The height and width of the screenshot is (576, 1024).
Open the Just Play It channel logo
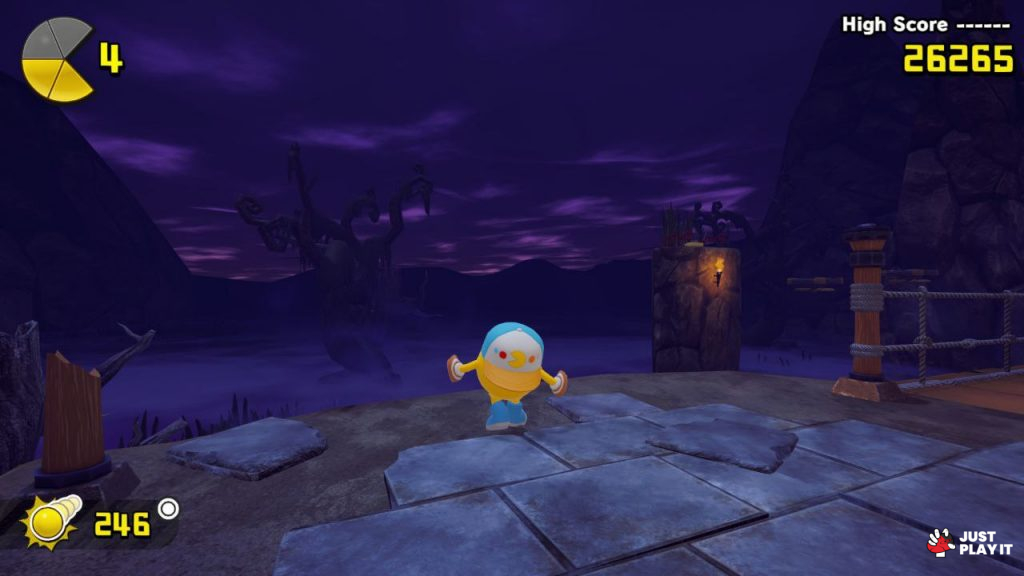coord(969,542)
